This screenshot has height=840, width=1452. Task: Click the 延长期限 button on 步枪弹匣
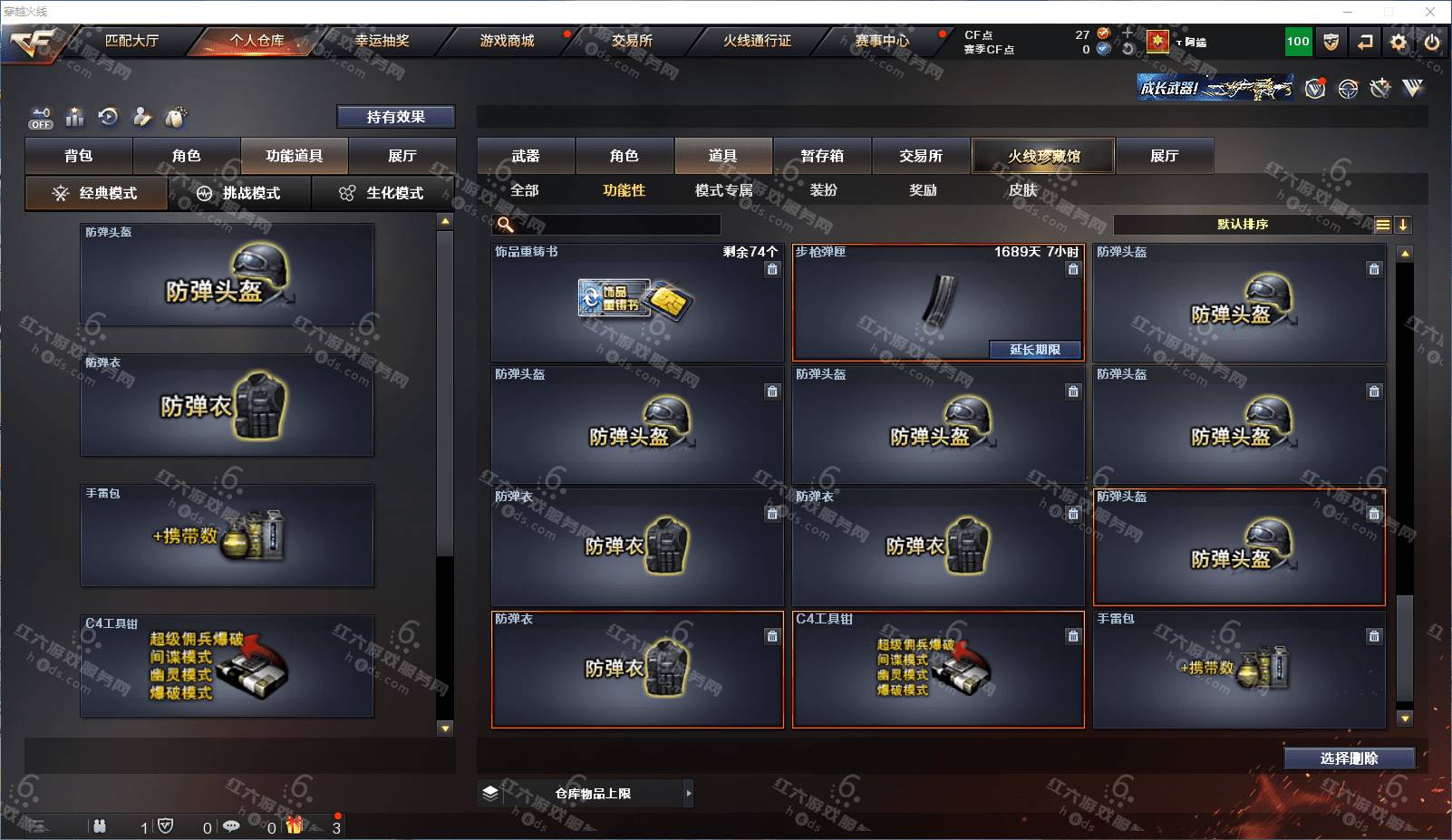1035,350
